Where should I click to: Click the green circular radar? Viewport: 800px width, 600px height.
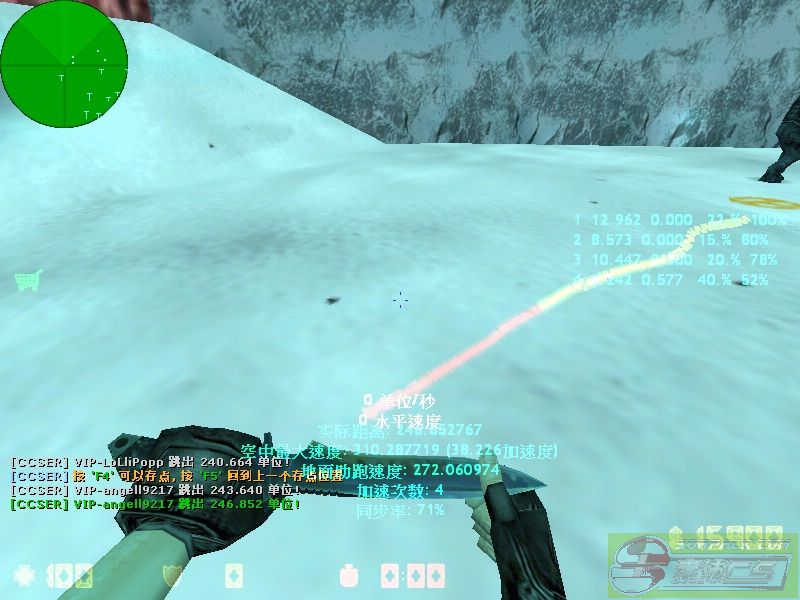pyautogui.click(x=64, y=63)
